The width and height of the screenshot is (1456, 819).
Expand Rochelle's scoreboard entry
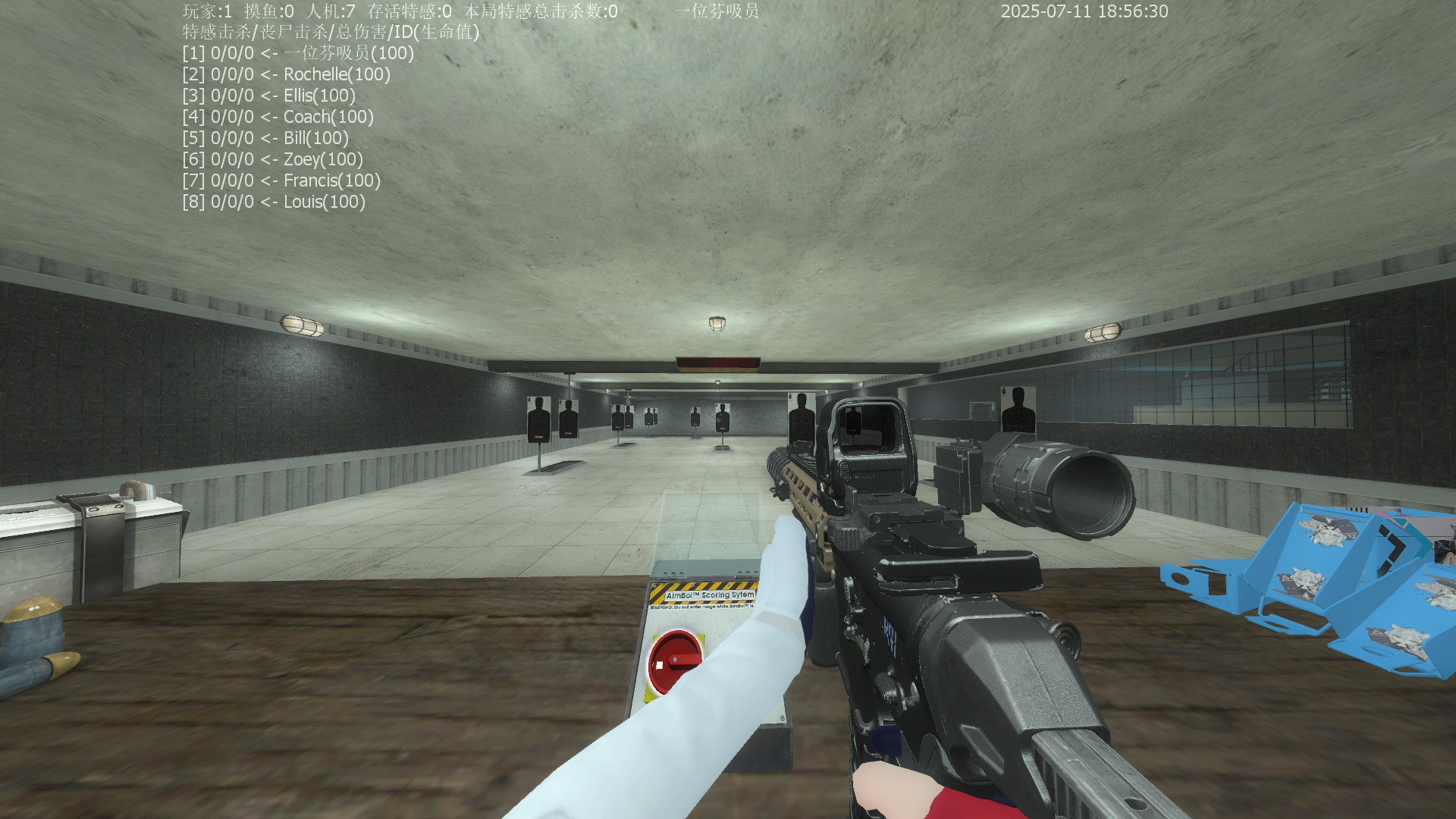click(288, 74)
